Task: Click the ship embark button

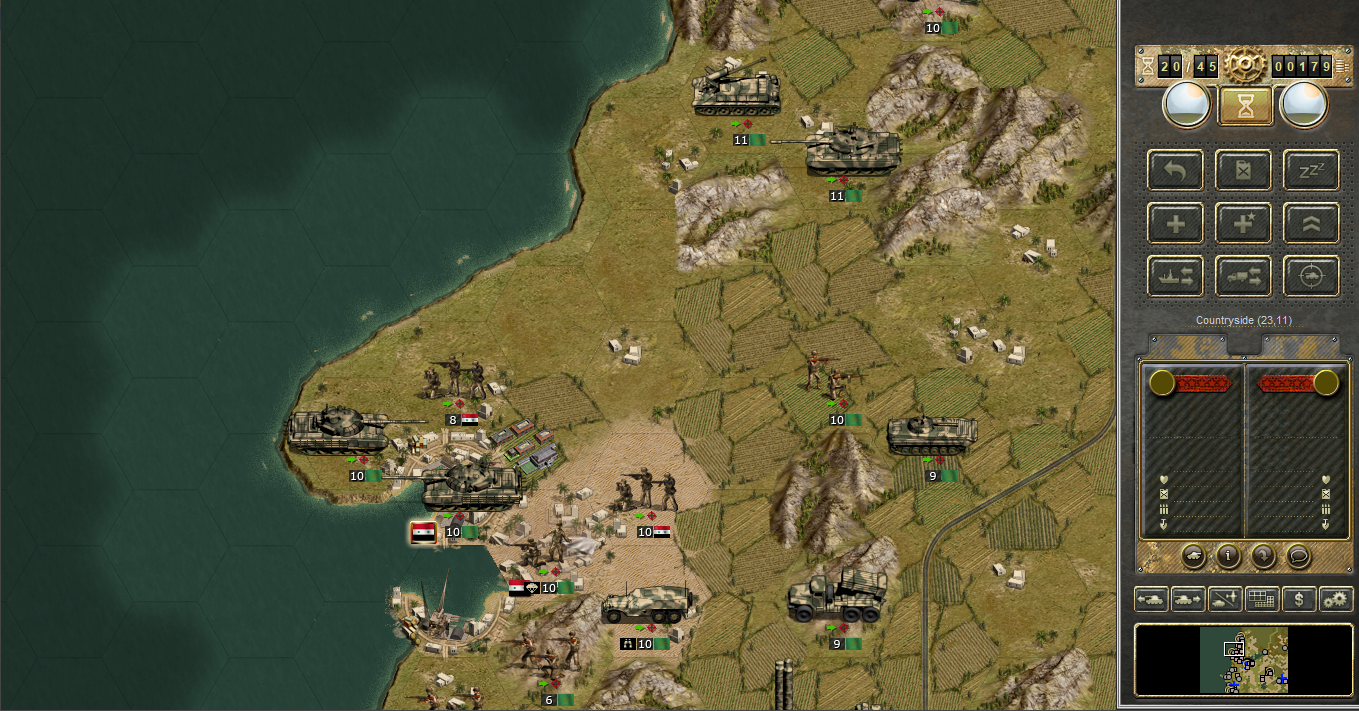Action: point(1176,276)
